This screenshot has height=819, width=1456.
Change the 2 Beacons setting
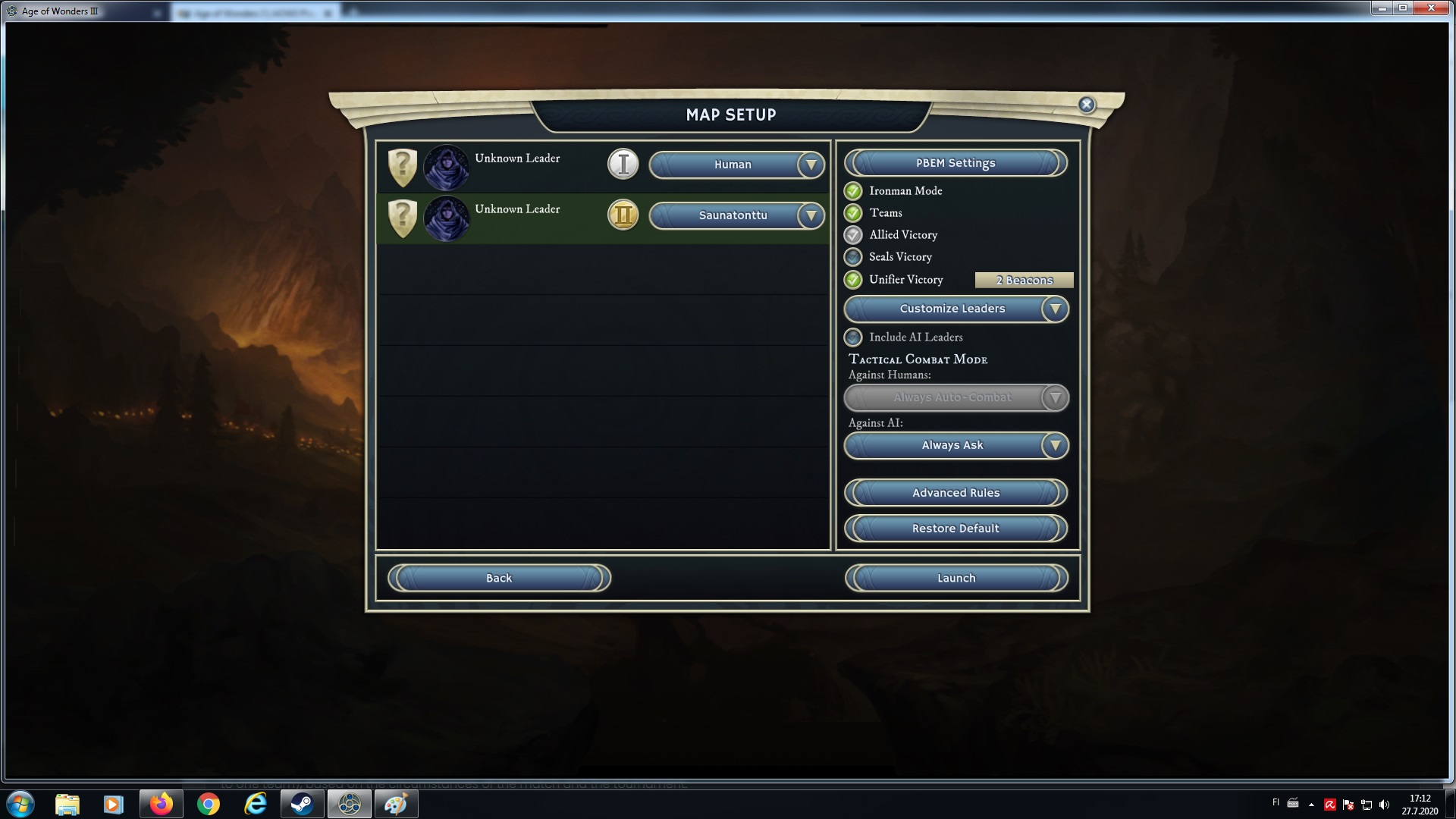(x=1024, y=281)
